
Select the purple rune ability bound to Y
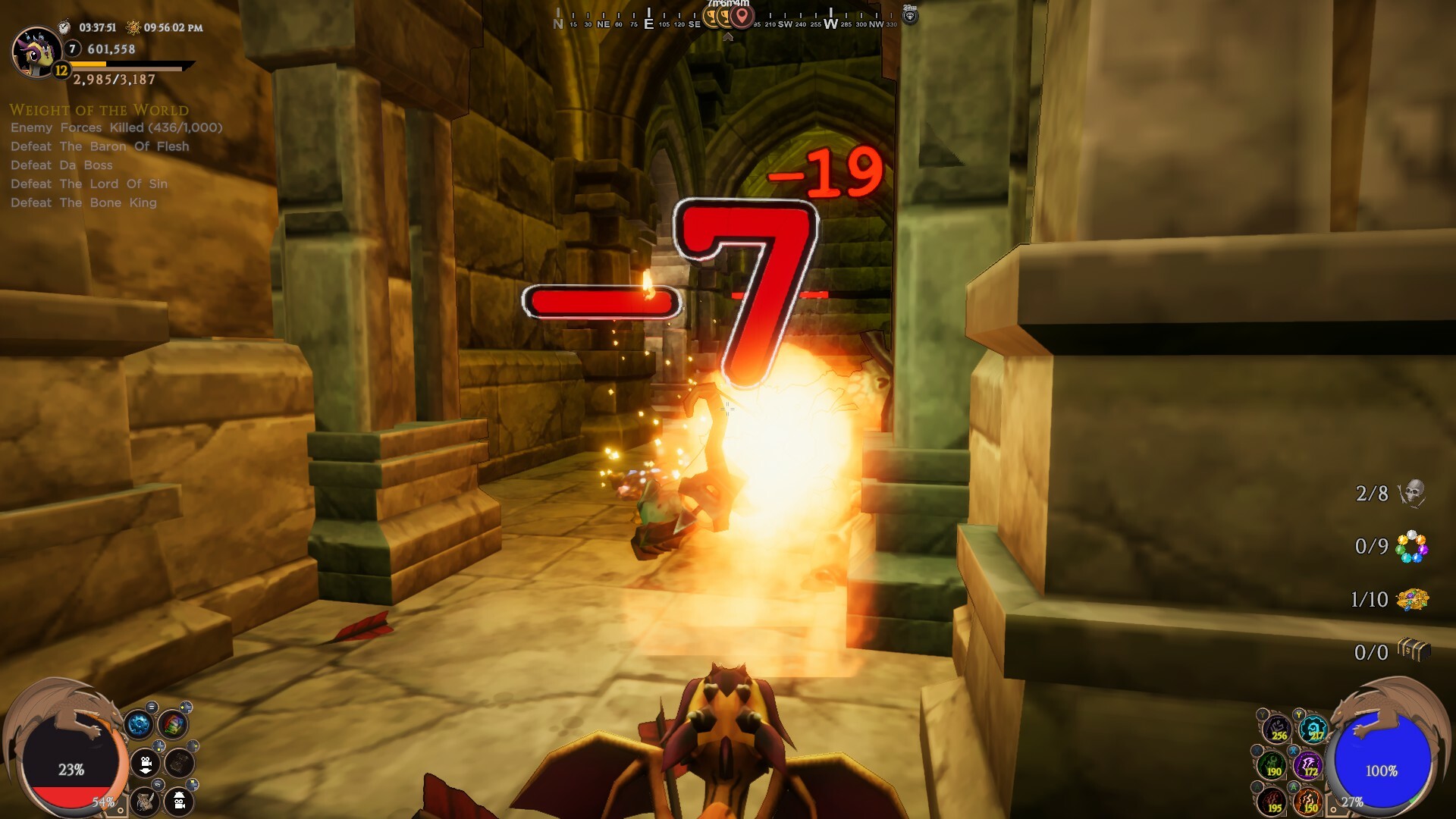tap(1279, 730)
